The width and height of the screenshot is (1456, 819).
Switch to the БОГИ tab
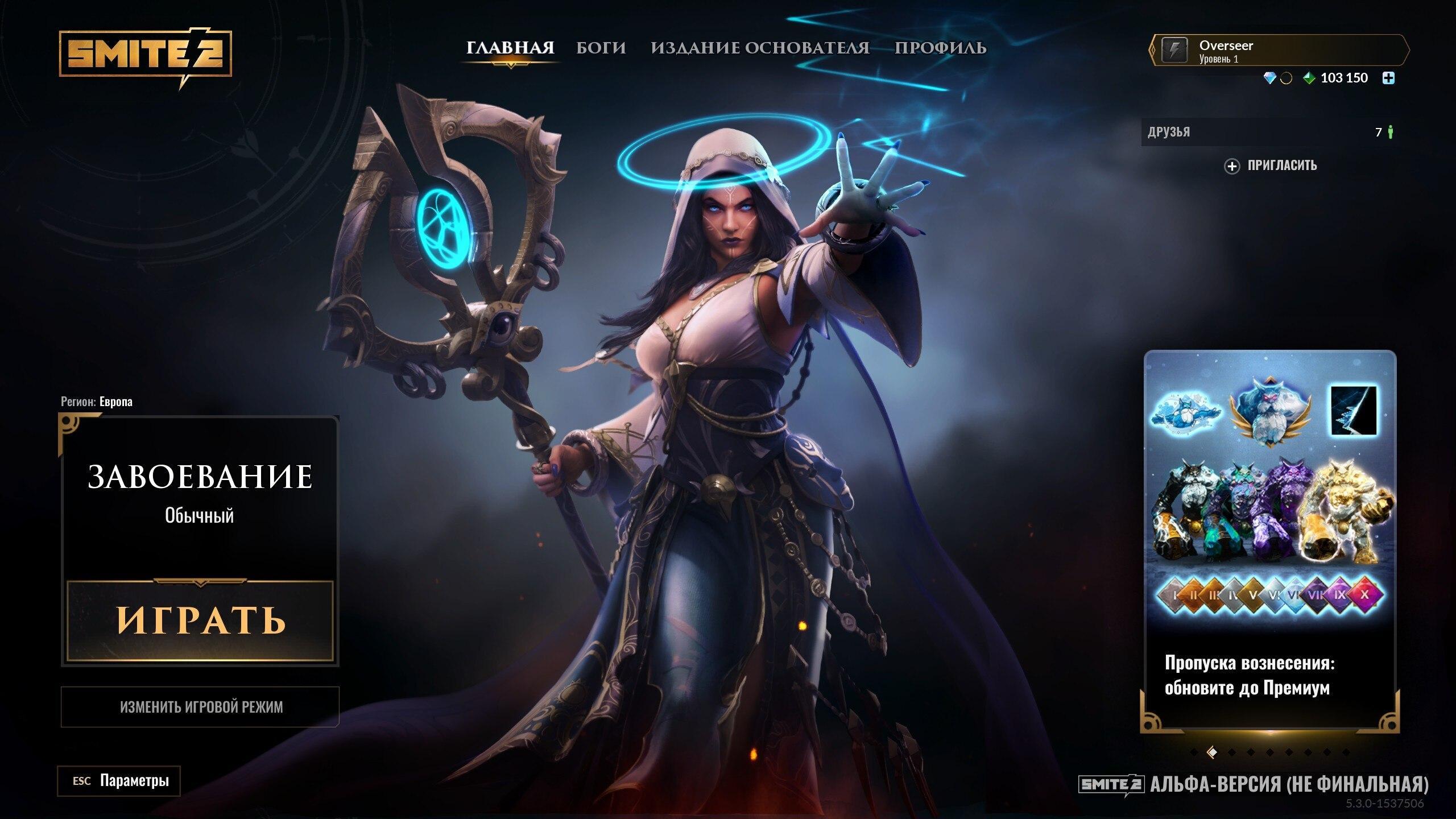point(601,48)
